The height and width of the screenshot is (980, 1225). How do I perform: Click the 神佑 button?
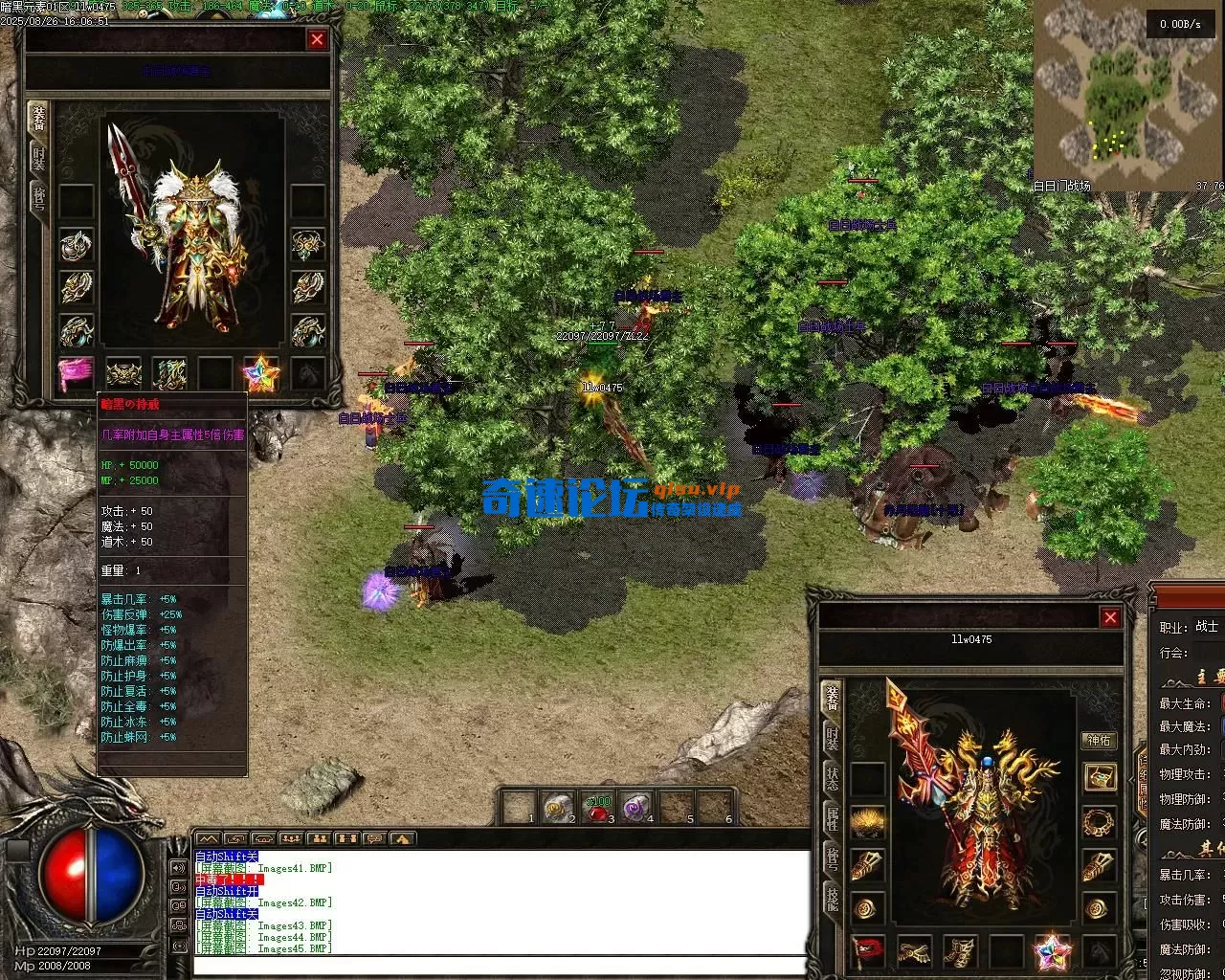pos(1099,740)
